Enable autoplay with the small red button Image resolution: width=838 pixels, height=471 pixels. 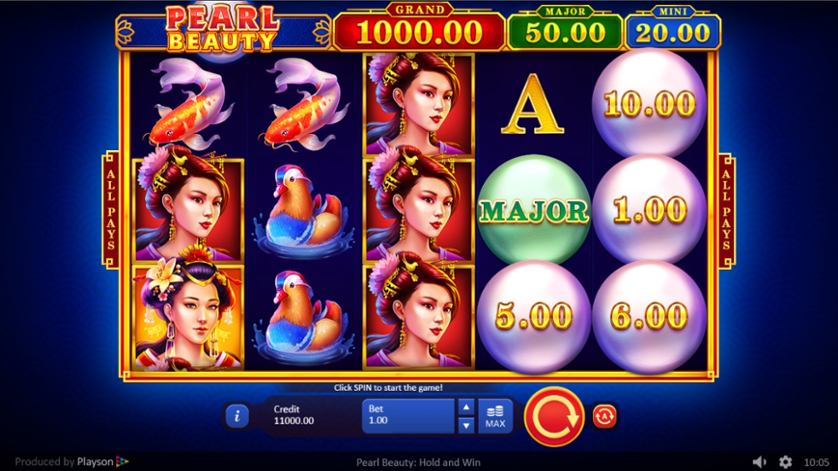click(x=604, y=414)
